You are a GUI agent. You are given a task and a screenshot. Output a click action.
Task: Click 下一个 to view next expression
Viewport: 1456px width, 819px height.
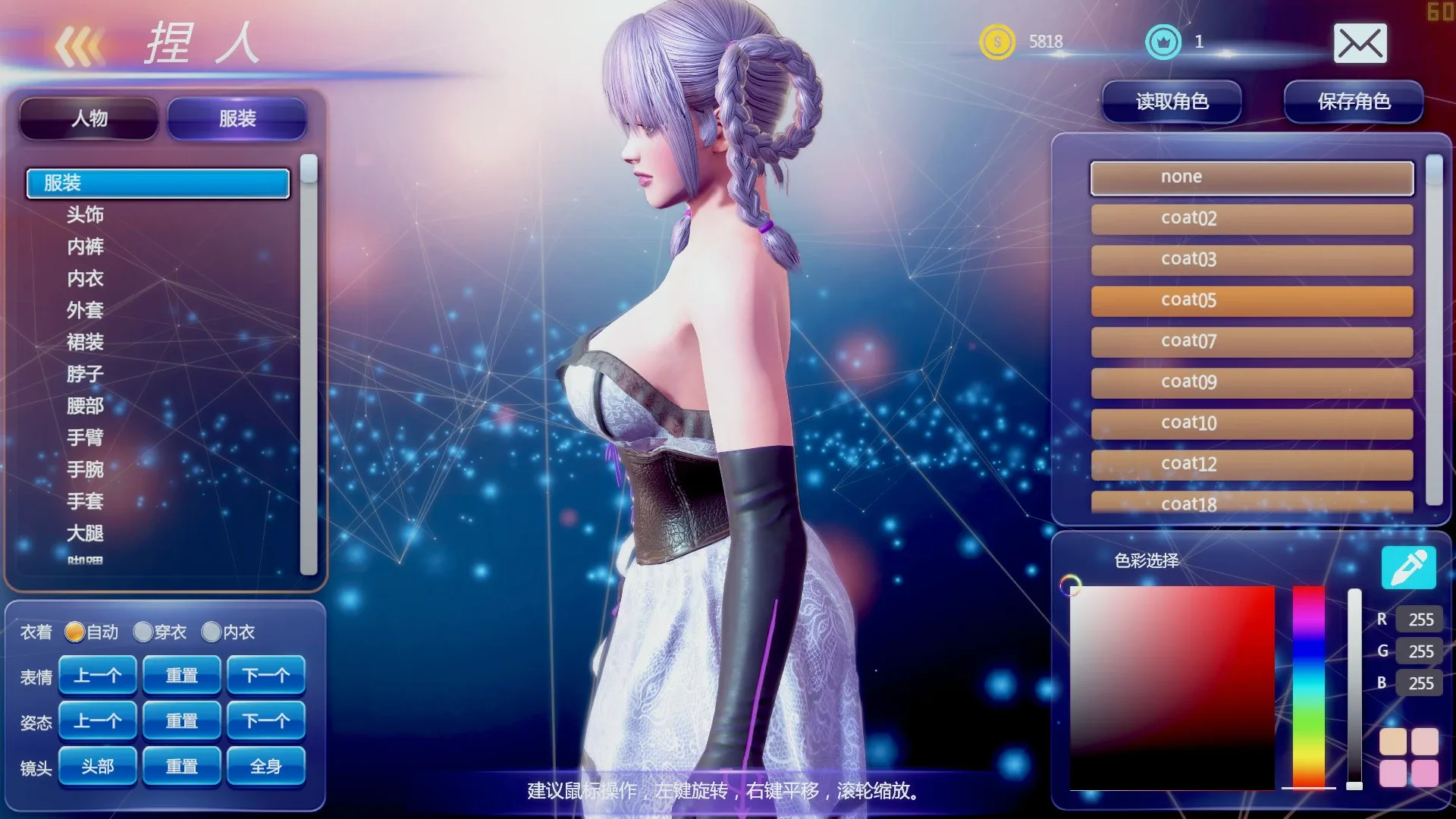[x=266, y=674]
